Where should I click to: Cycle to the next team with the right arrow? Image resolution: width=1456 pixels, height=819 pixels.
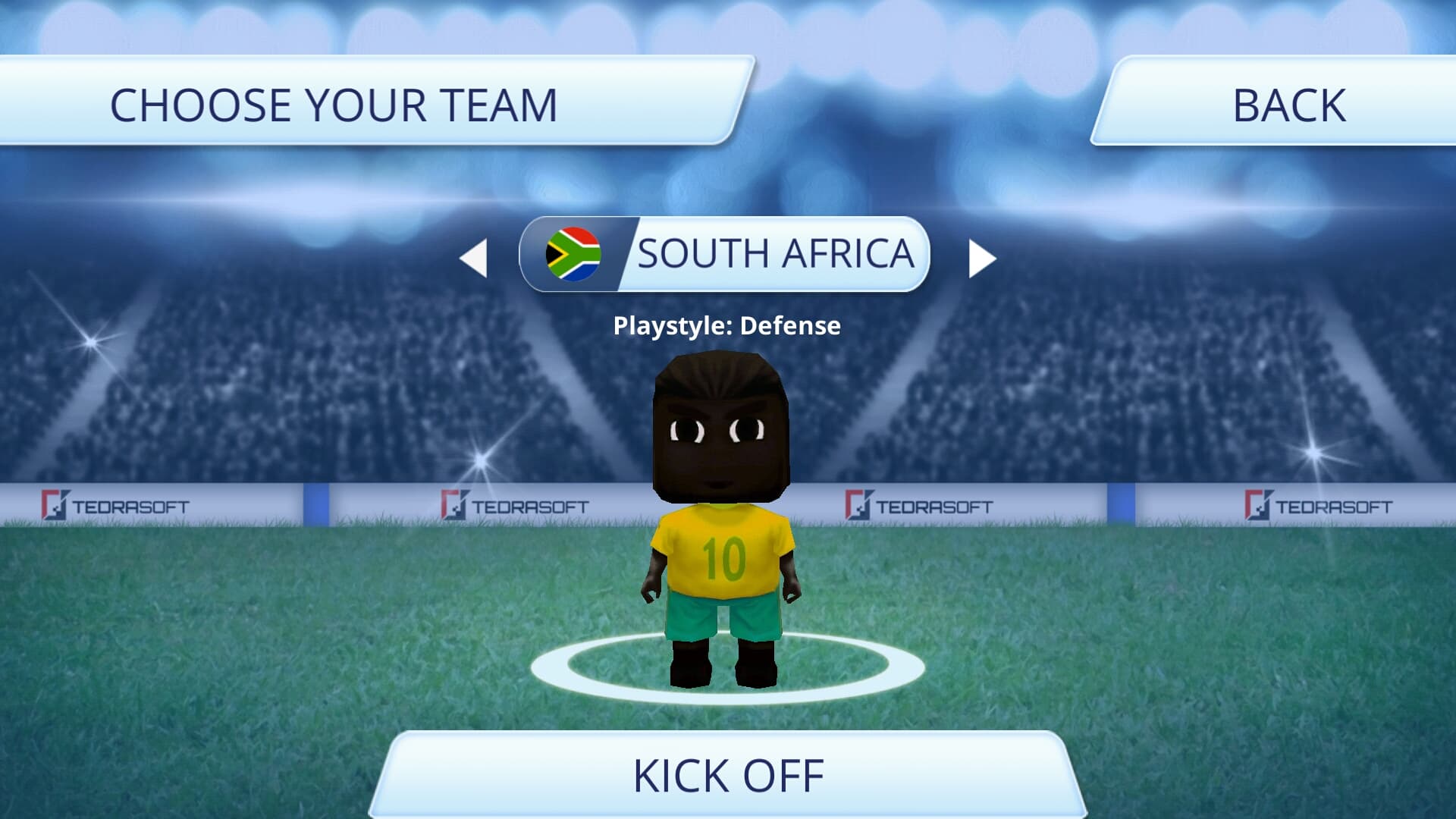[x=981, y=259]
